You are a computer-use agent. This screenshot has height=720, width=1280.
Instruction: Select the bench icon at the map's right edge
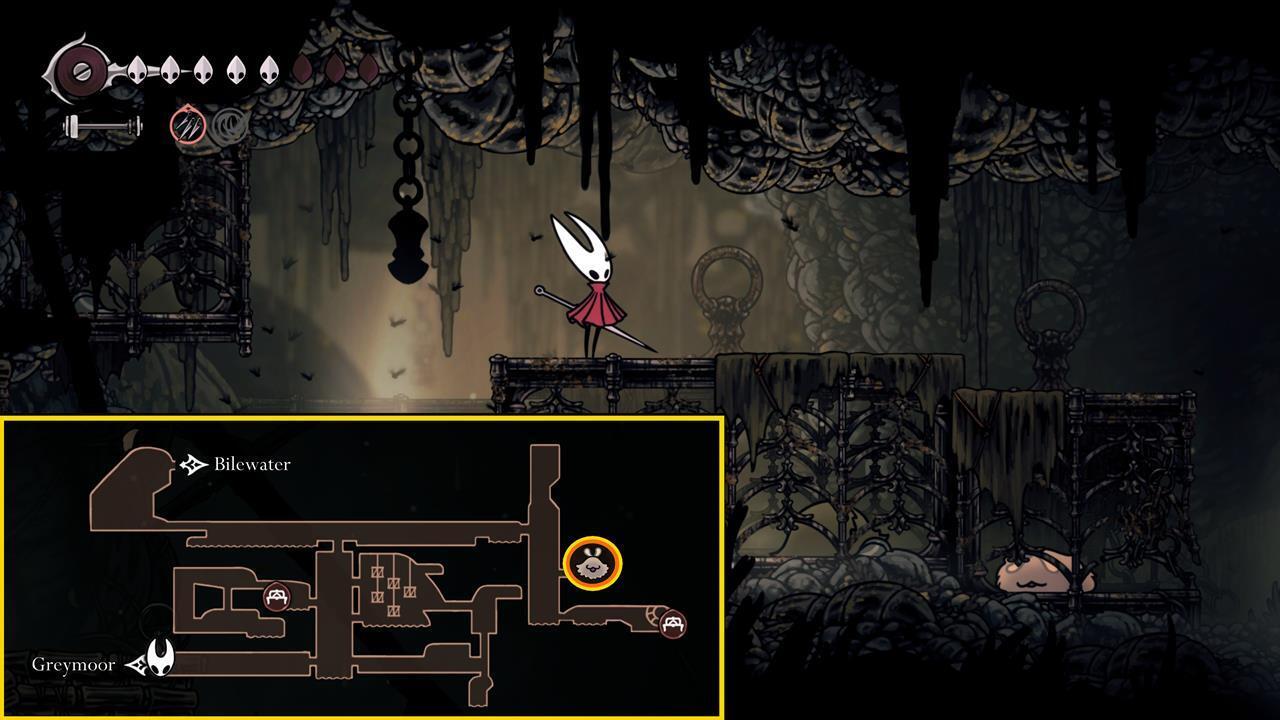tap(673, 624)
